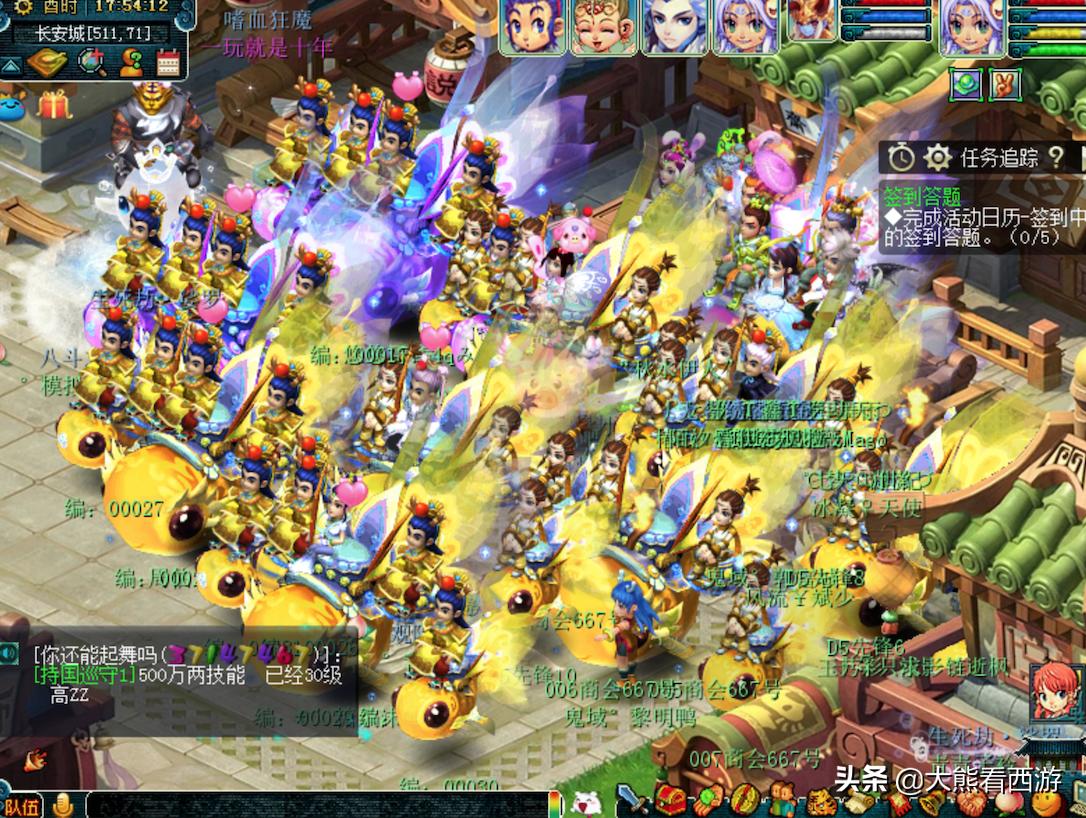This screenshot has height=818, width=1086.
Task: Select the monkey-faced teammate portrait
Action: (x=604, y=27)
